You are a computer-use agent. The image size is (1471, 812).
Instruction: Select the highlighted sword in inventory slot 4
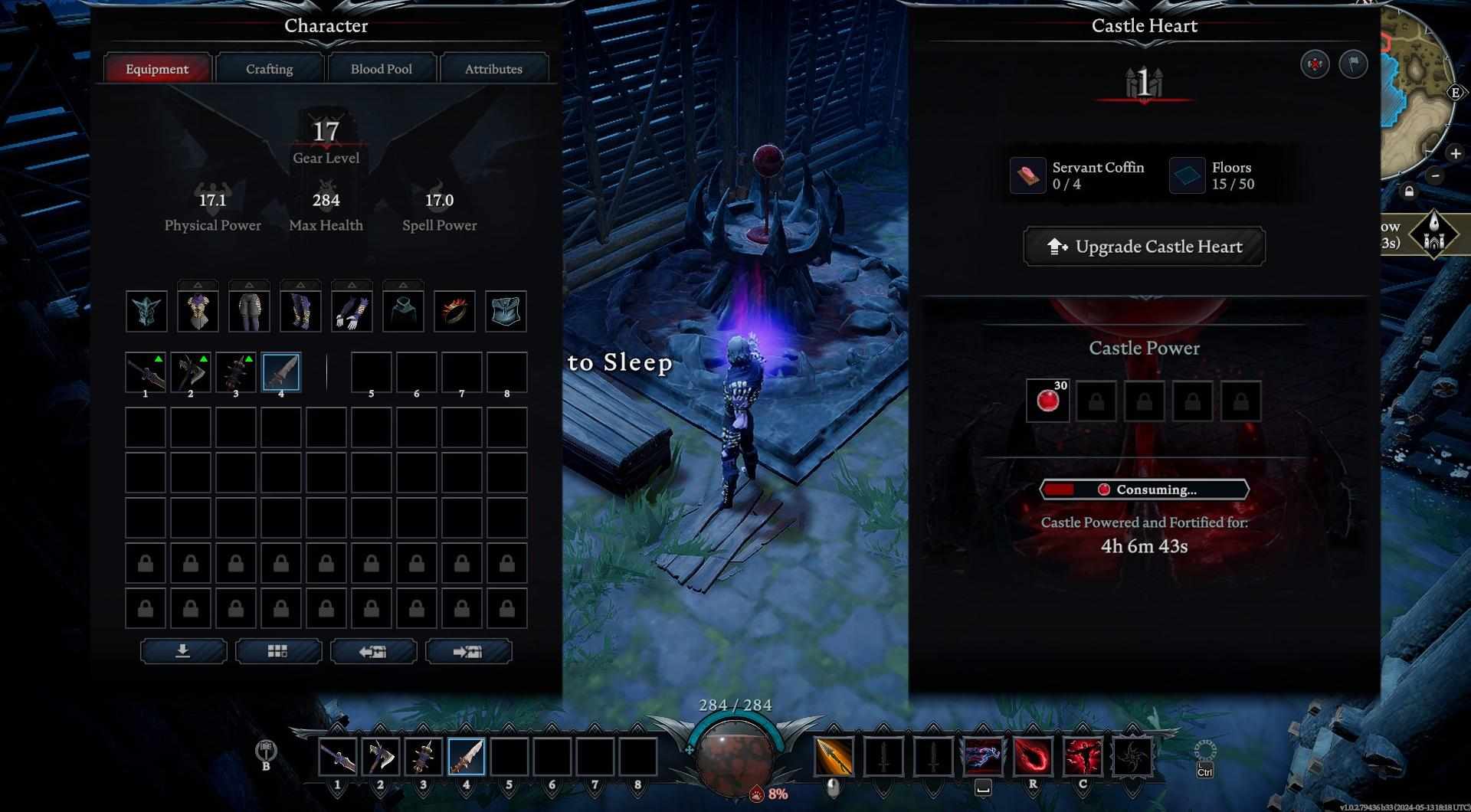[281, 372]
